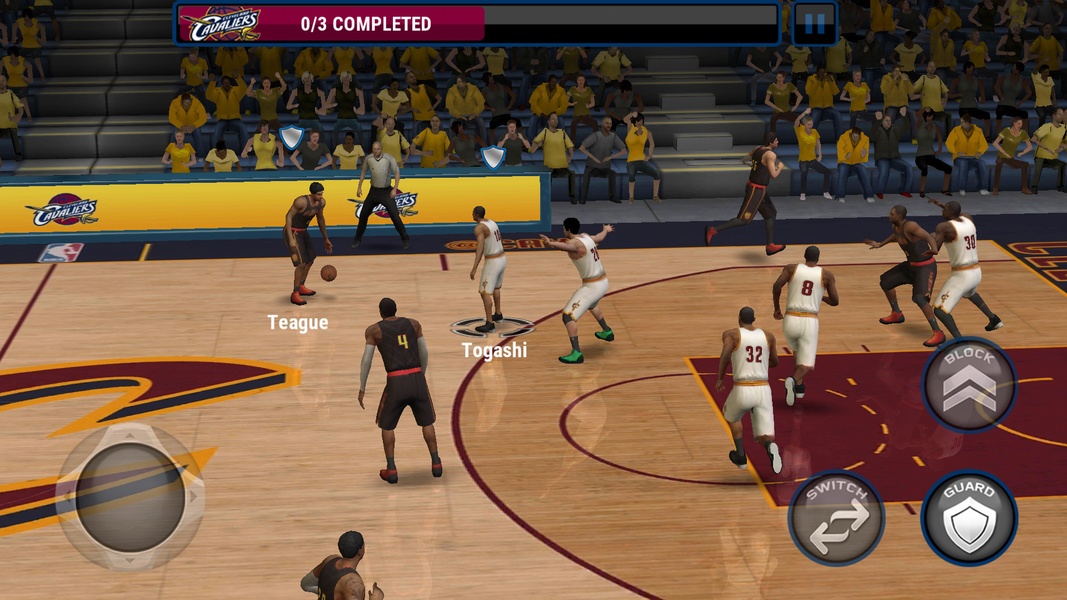
Task: Use the Guard shield button
Action: tap(969, 518)
